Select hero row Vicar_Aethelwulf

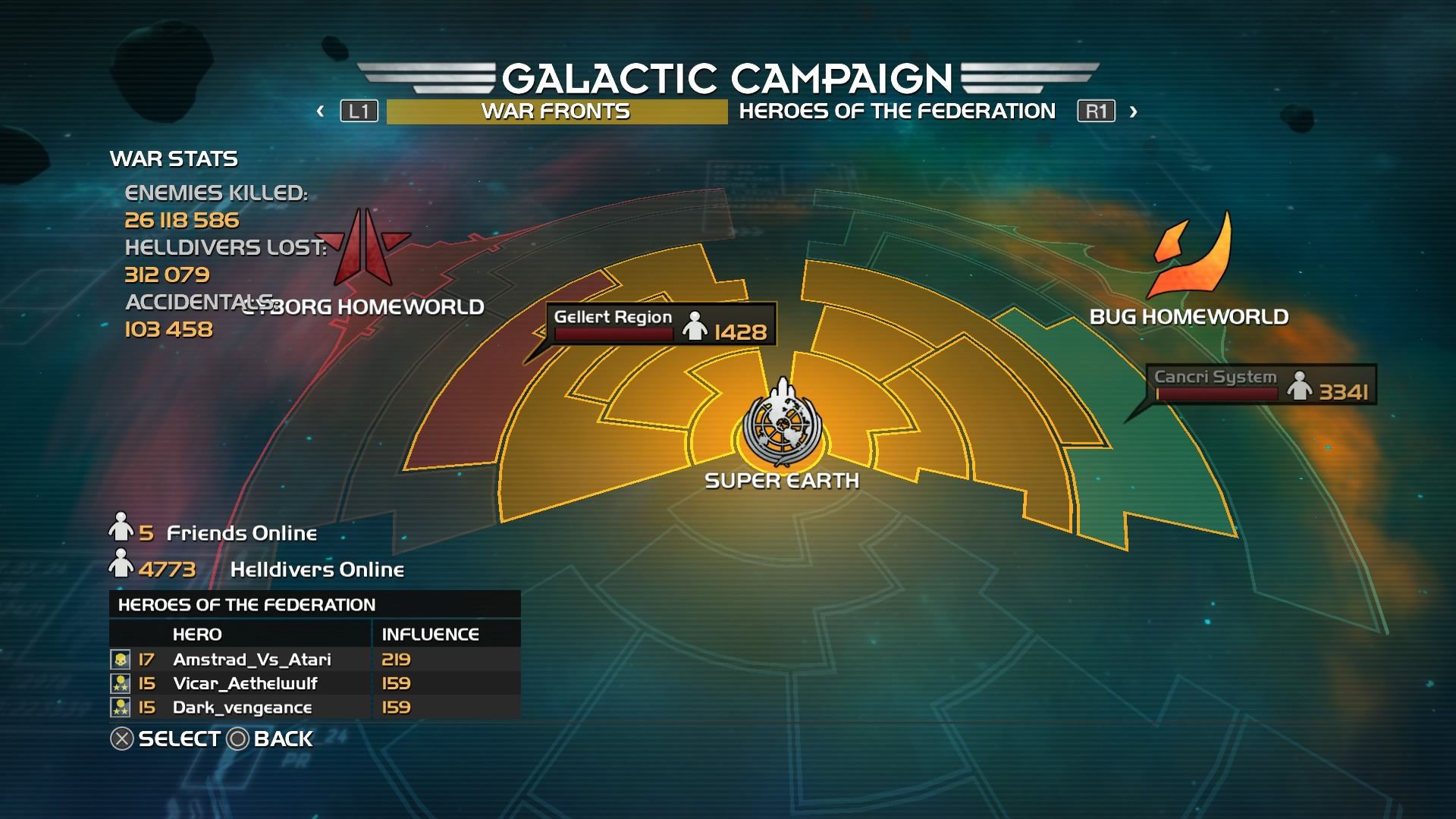(x=315, y=683)
